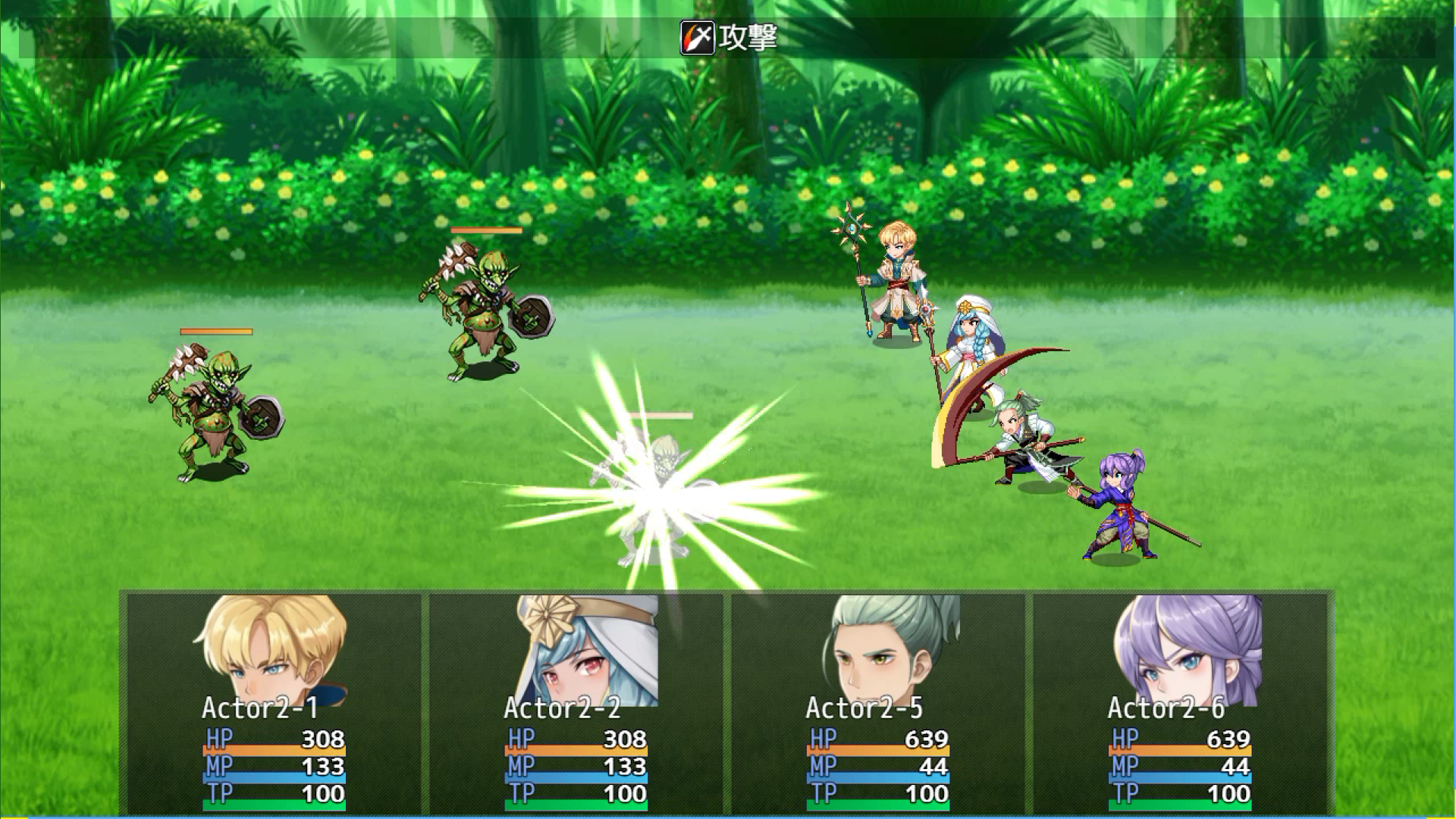Click the Actor2-5 status panel
The height and width of the screenshot is (819, 1456).
(x=877, y=701)
